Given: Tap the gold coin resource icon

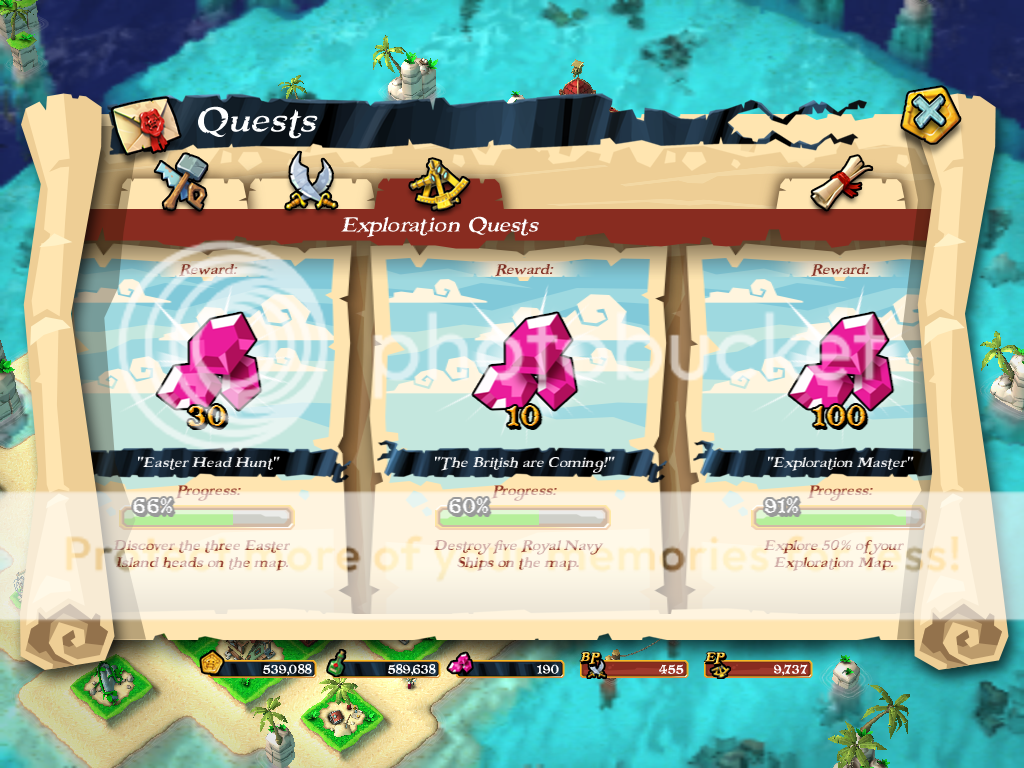Looking at the screenshot, I should click(x=211, y=664).
